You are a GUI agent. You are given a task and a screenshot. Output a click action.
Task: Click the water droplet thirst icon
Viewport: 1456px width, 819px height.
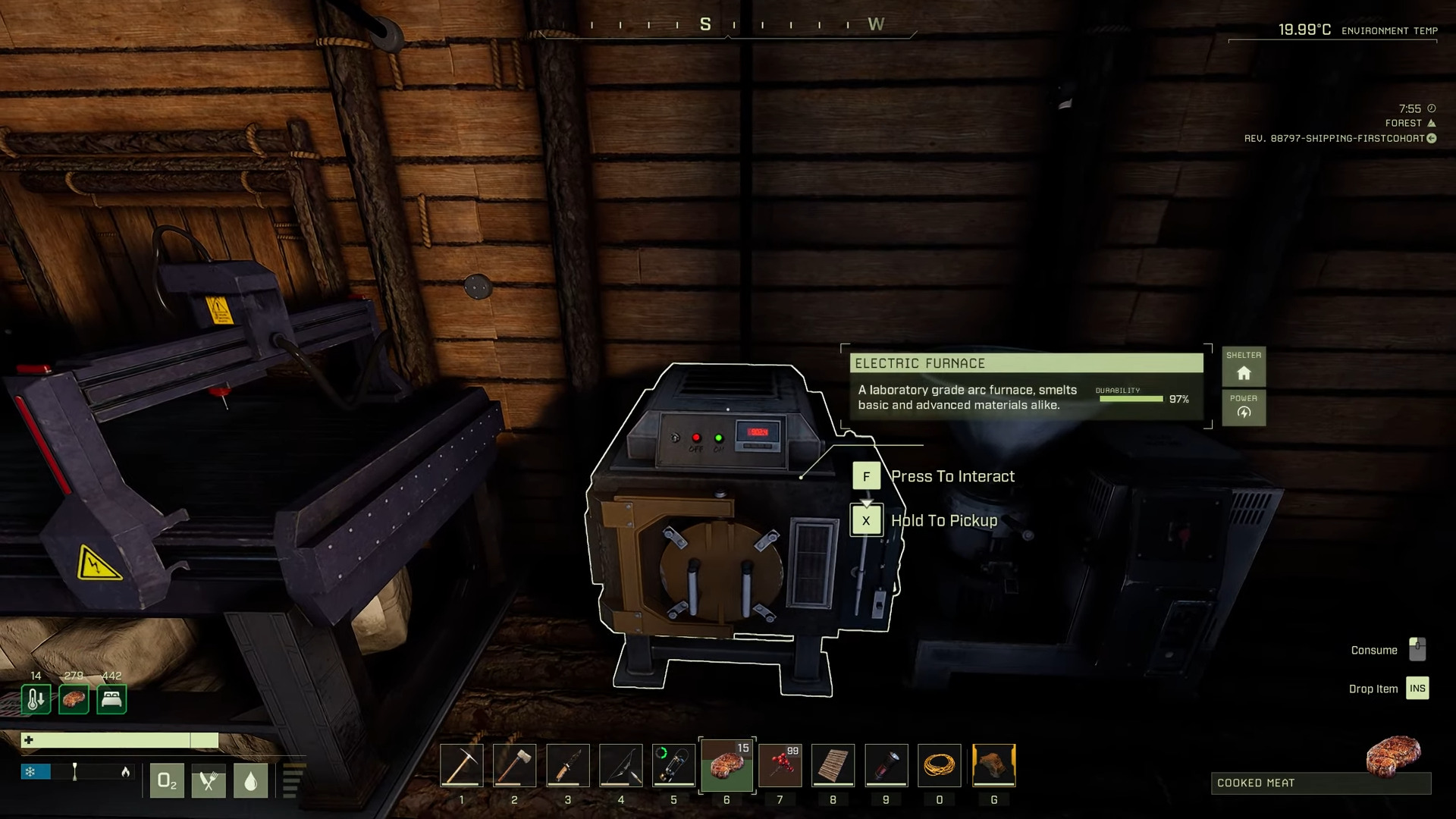pyautogui.click(x=250, y=780)
